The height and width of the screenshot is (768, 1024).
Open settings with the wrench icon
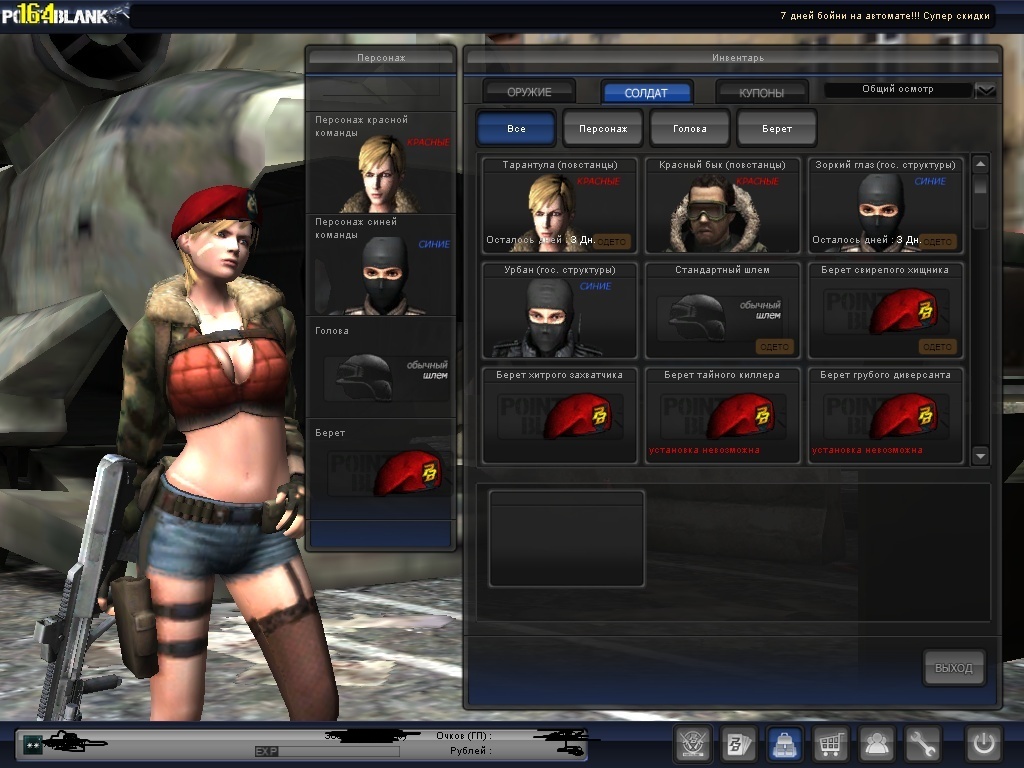[923, 744]
